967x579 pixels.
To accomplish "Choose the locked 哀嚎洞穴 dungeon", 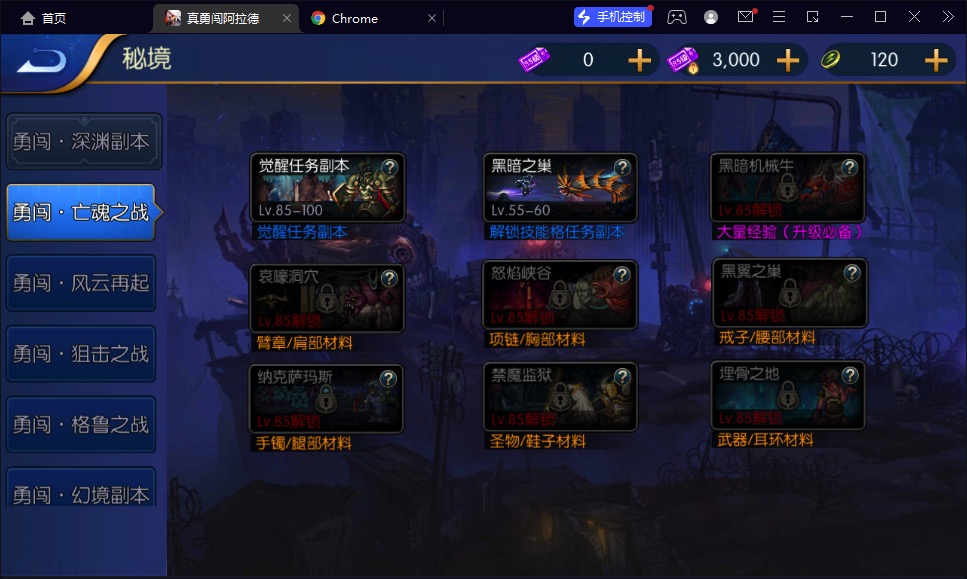I will pyautogui.click(x=327, y=297).
